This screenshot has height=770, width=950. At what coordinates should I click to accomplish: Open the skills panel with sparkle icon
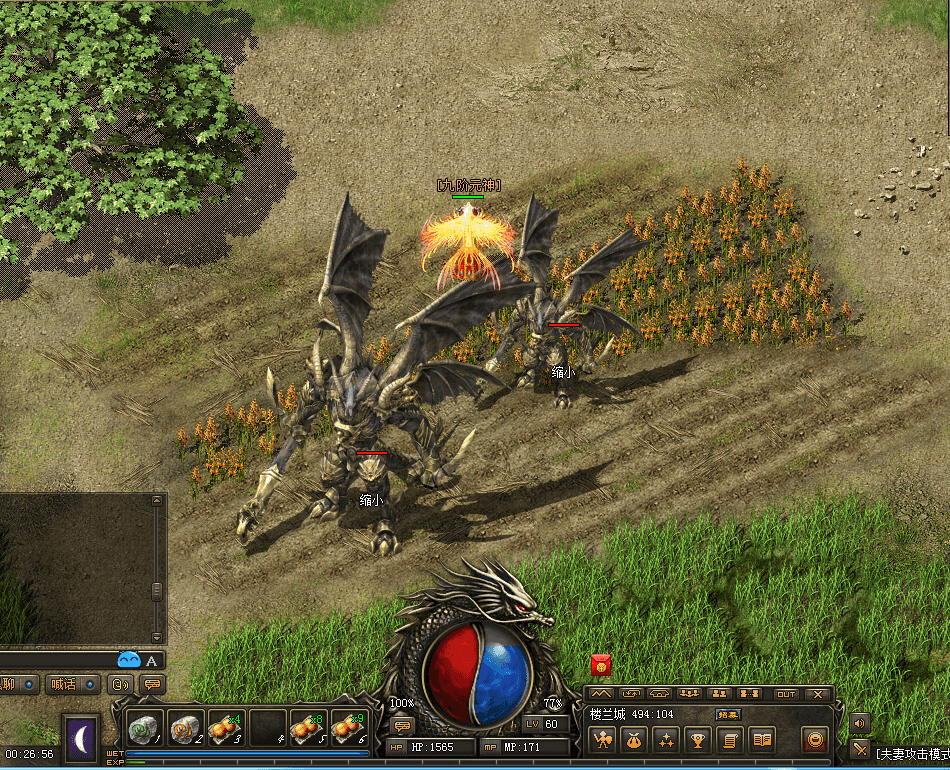[665, 740]
